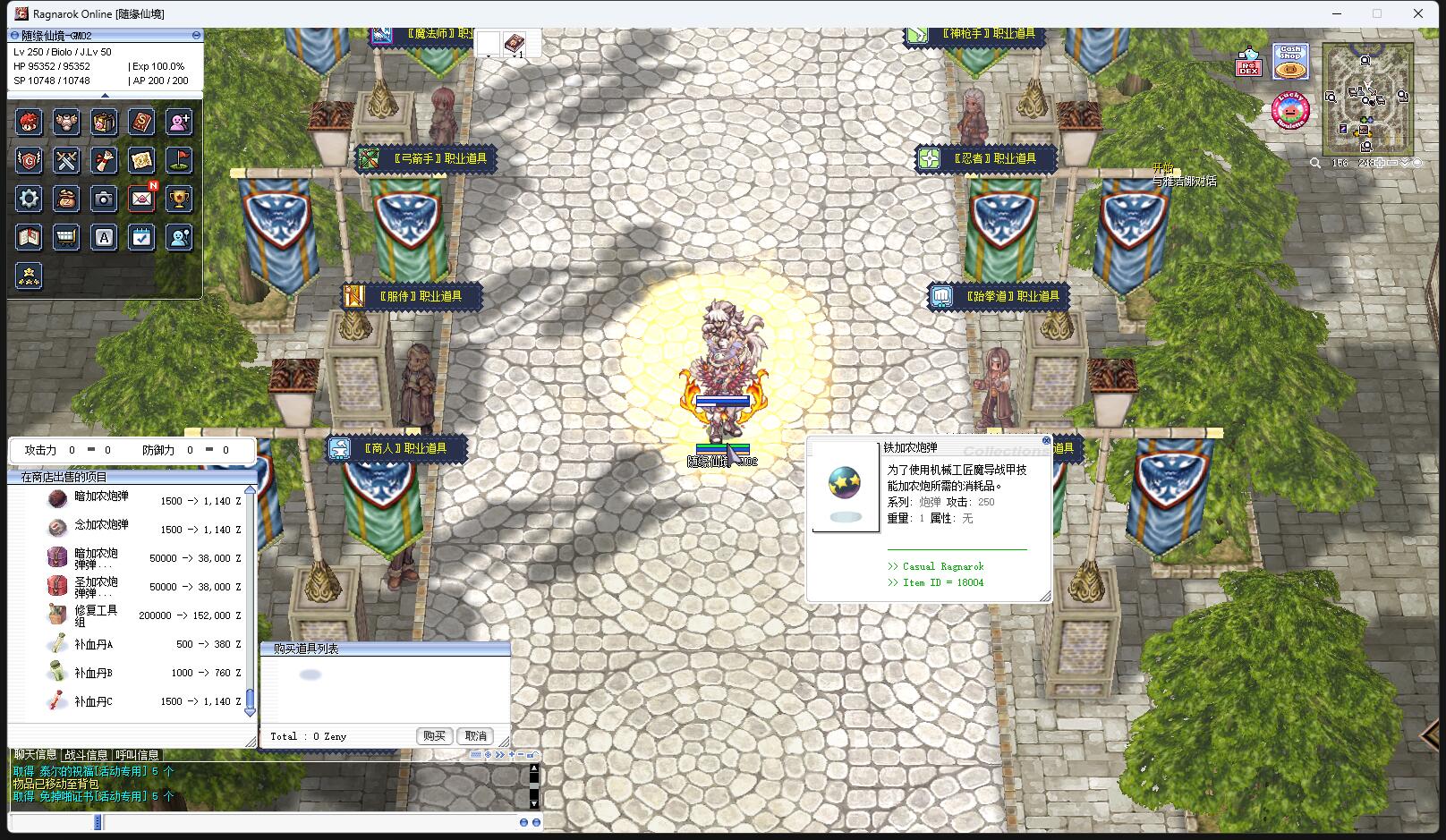Launch the Lucky Roulette
Screen dimensions: 1446x840
click(x=1290, y=110)
